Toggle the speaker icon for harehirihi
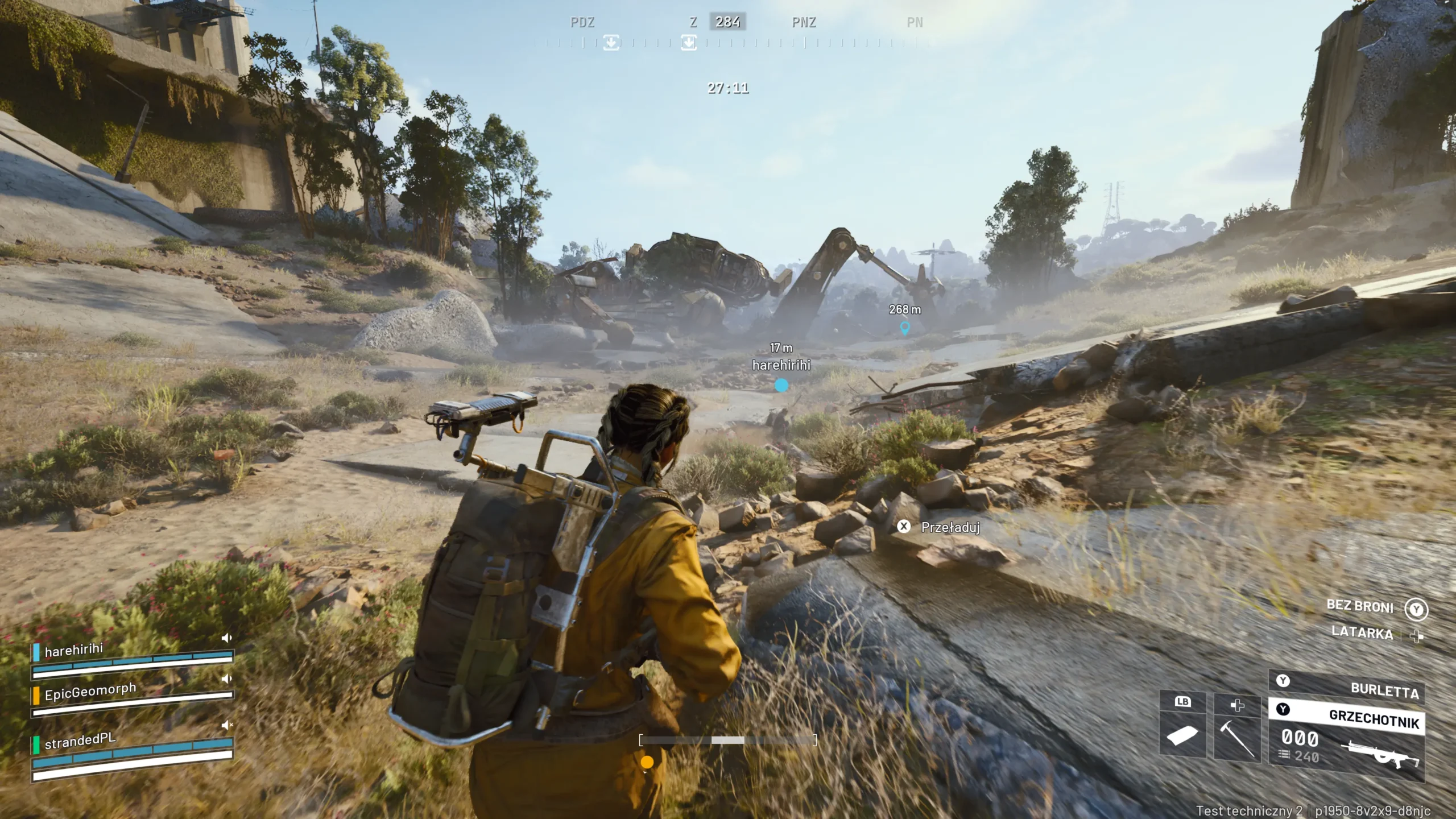The width and height of the screenshot is (1456, 819). coord(227,638)
